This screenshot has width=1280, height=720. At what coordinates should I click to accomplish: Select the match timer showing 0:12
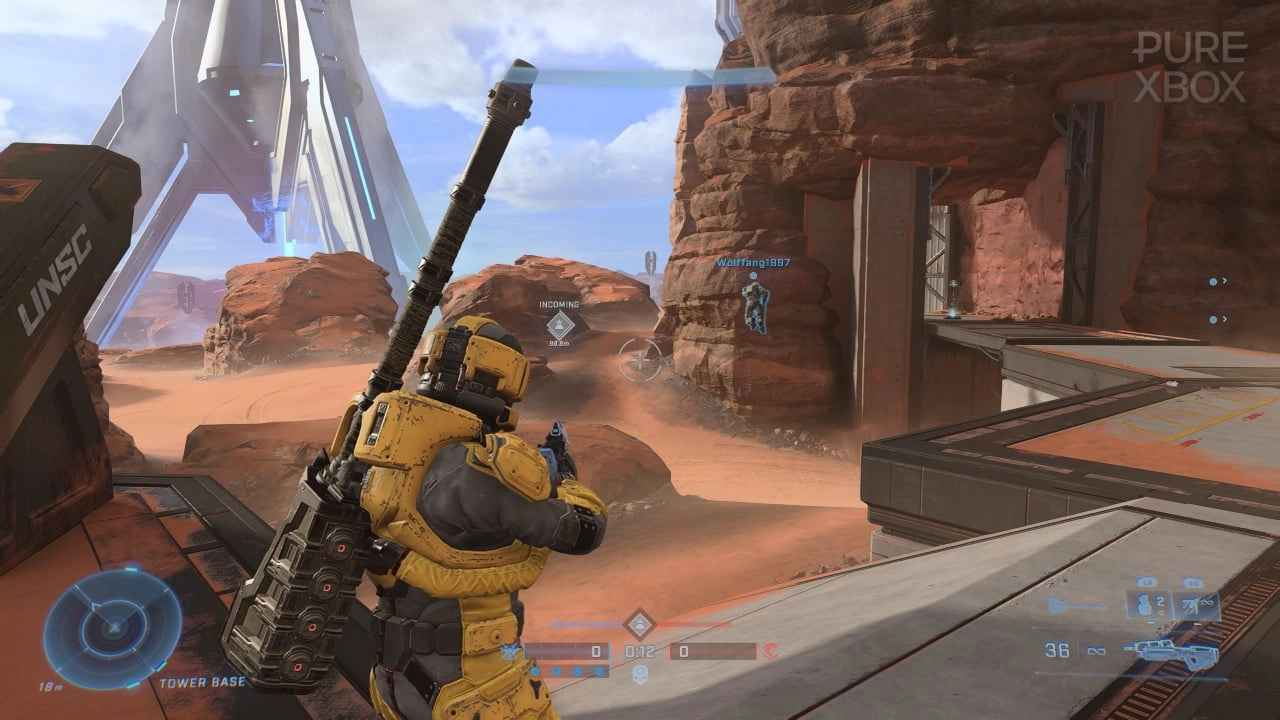639,650
